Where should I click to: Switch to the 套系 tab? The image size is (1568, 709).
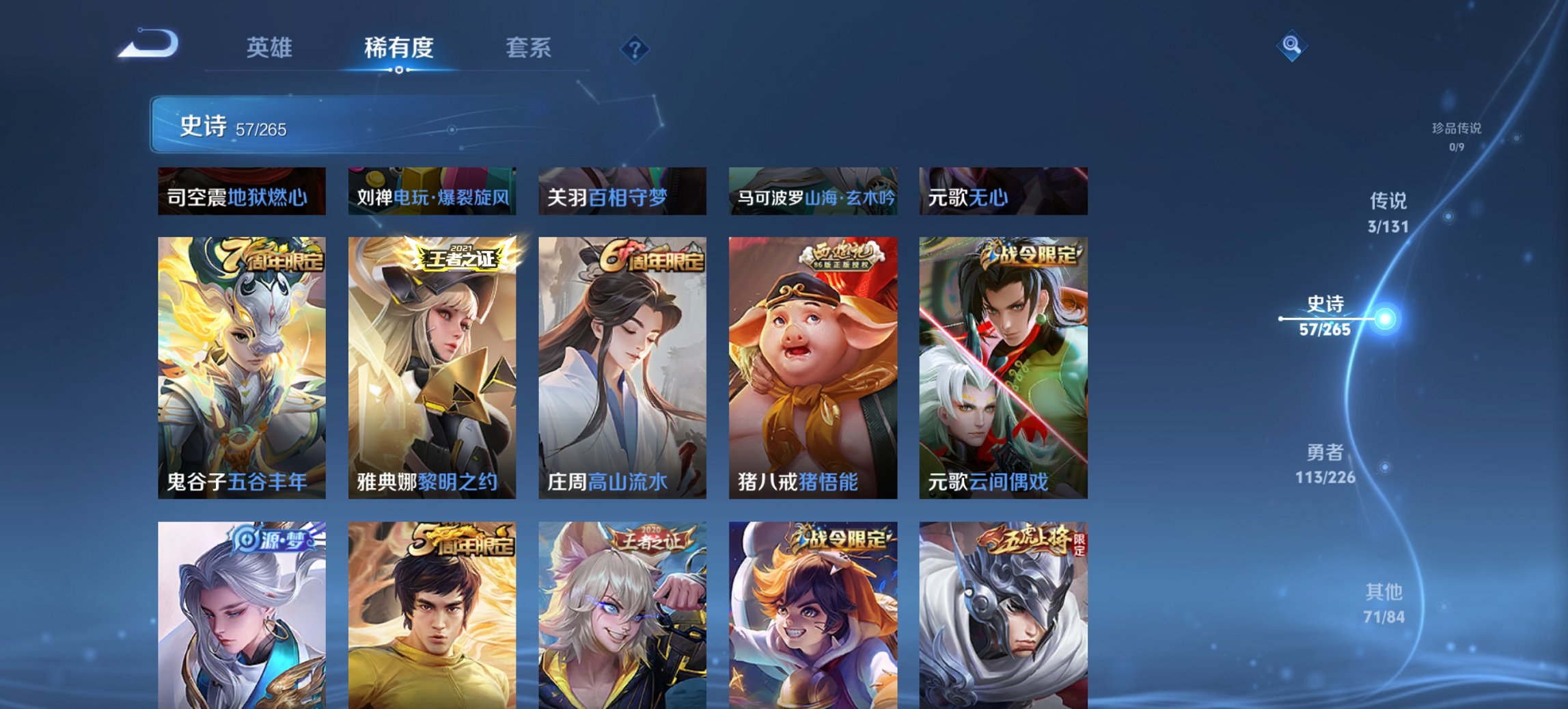[529, 48]
